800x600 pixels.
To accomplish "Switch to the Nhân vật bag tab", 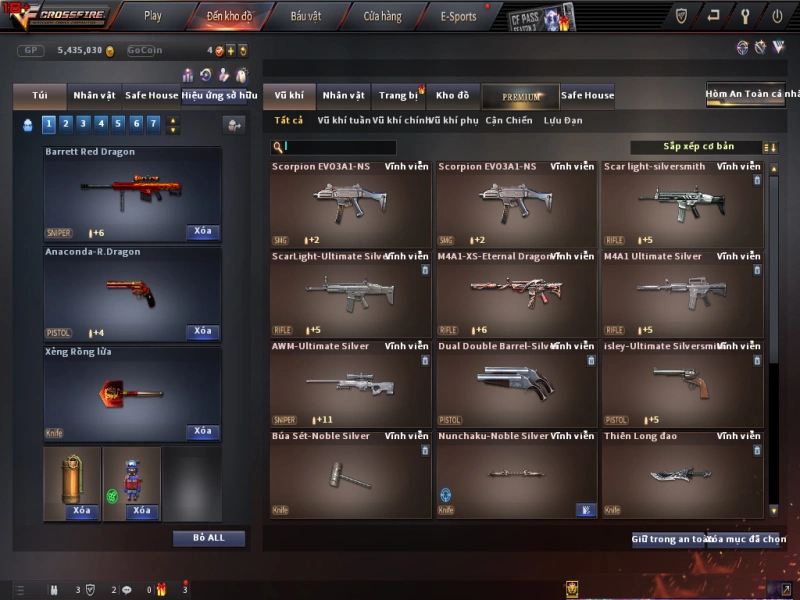I will [95, 96].
